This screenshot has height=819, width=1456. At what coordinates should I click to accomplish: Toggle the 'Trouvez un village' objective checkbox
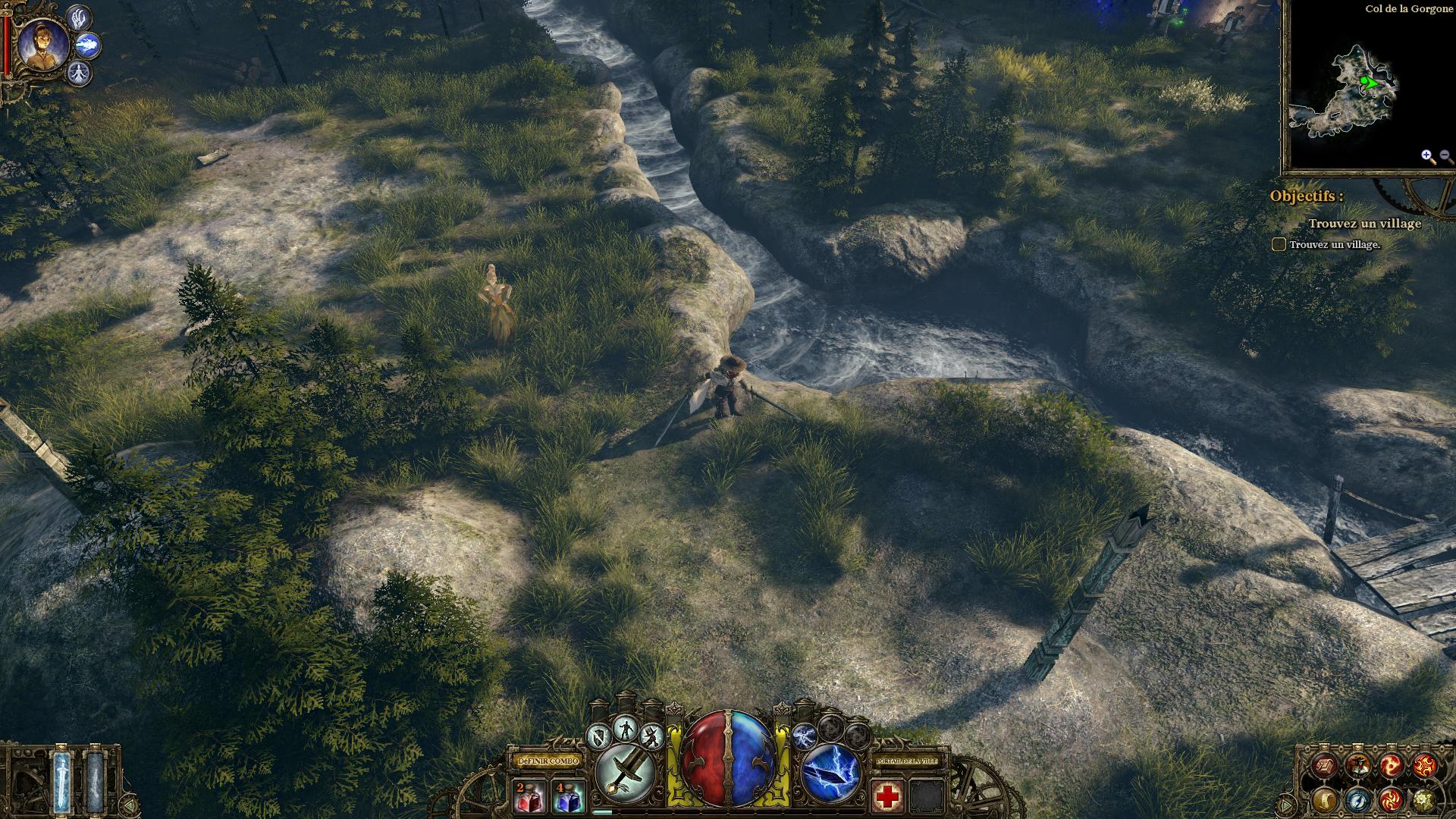pyautogui.click(x=1279, y=244)
